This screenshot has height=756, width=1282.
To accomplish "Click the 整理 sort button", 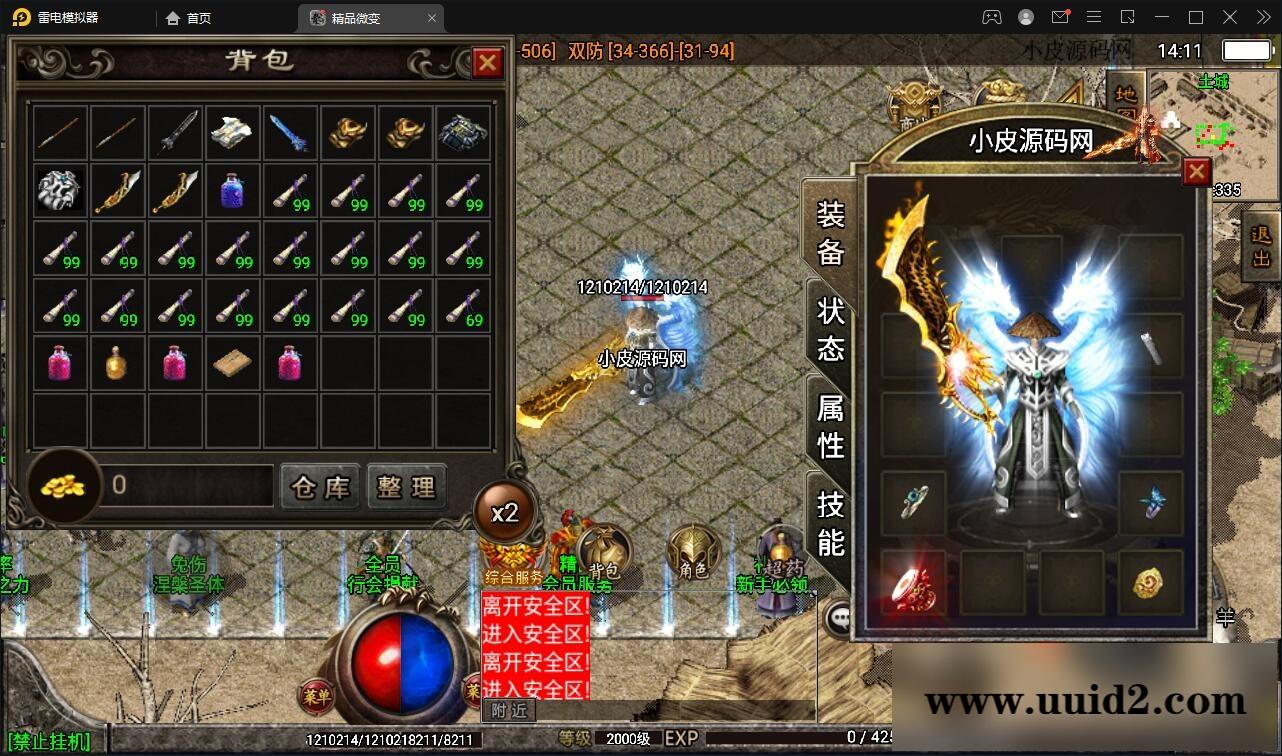I will [407, 487].
